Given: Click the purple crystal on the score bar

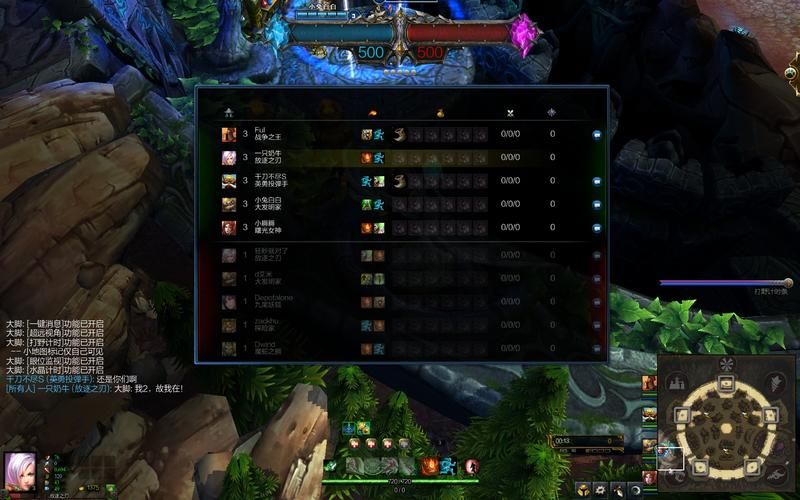Looking at the screenshot, I should click(x=523, y=33).
